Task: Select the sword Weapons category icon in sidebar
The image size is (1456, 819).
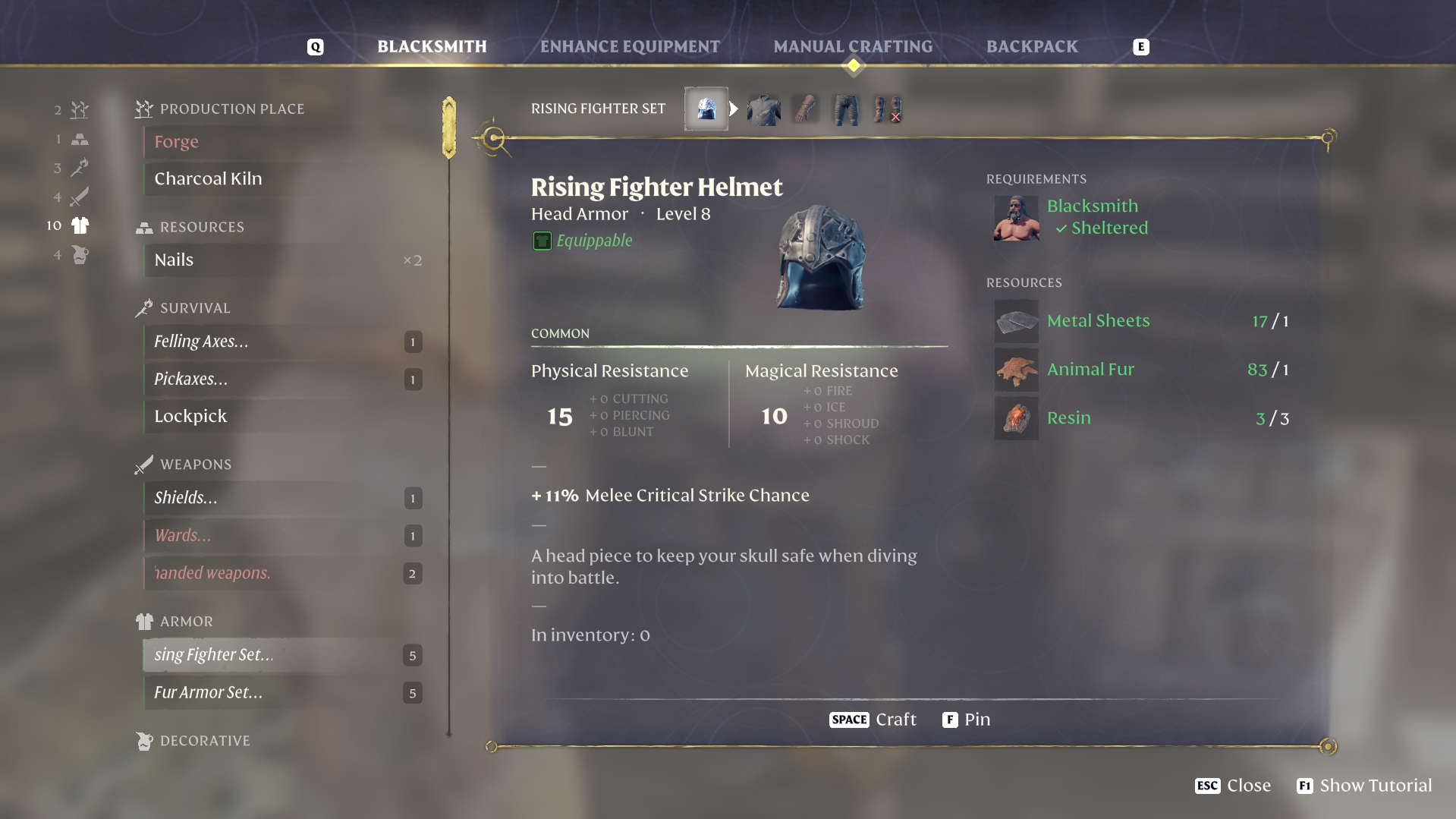Action: click(x=79, y=197)
